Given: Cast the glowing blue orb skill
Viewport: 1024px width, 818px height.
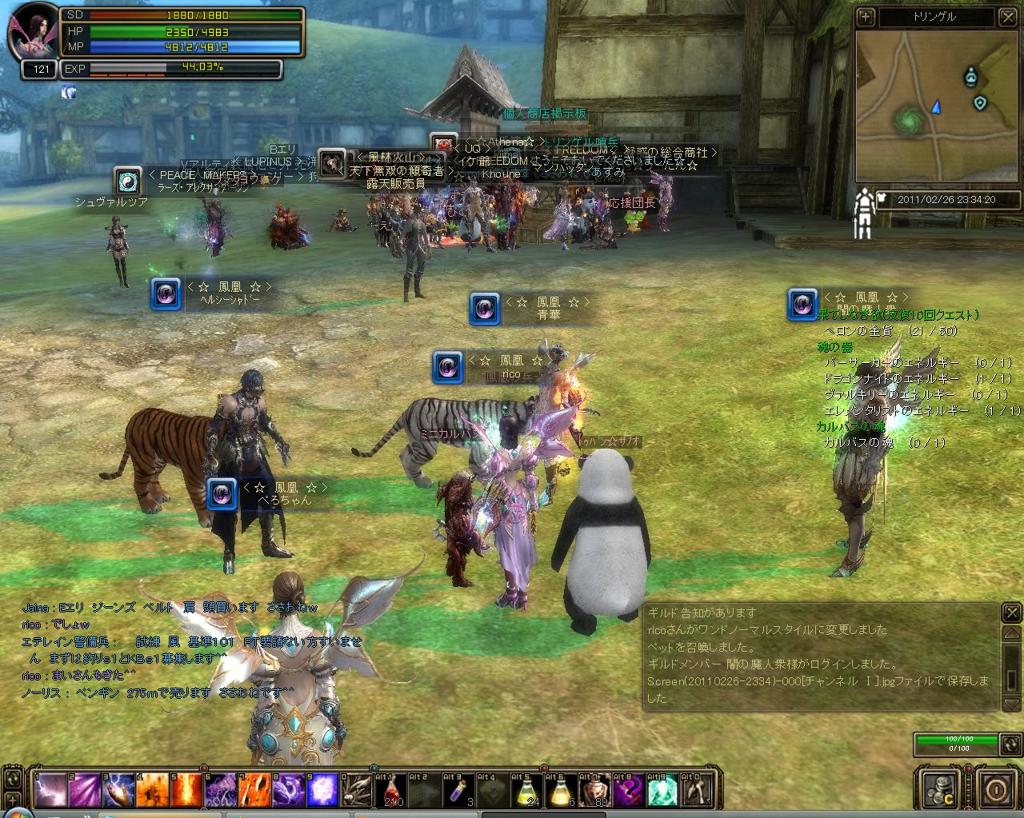Looking at the screenshot, I should click(322, 790).
